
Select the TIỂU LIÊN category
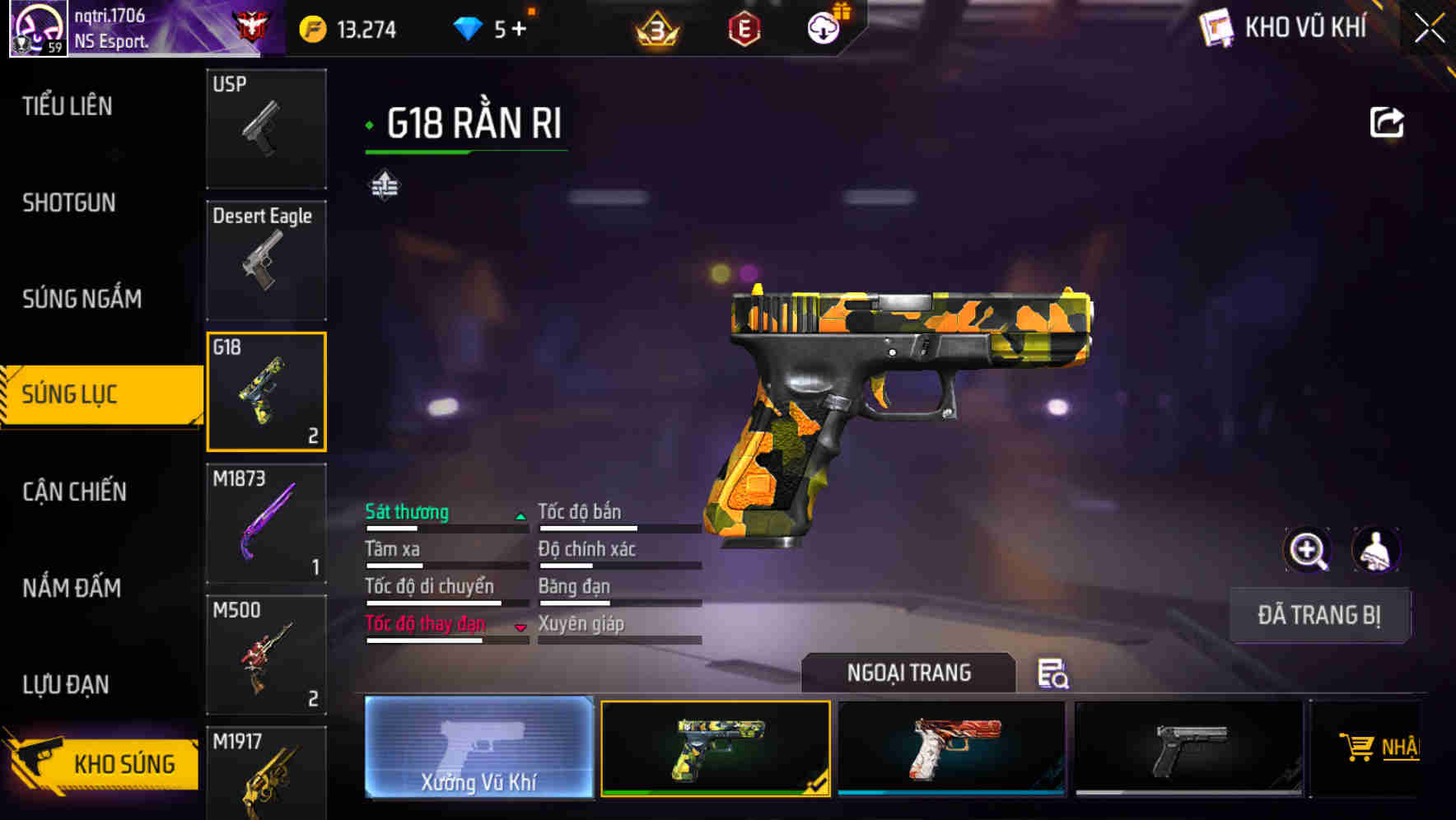click(68, 106)
